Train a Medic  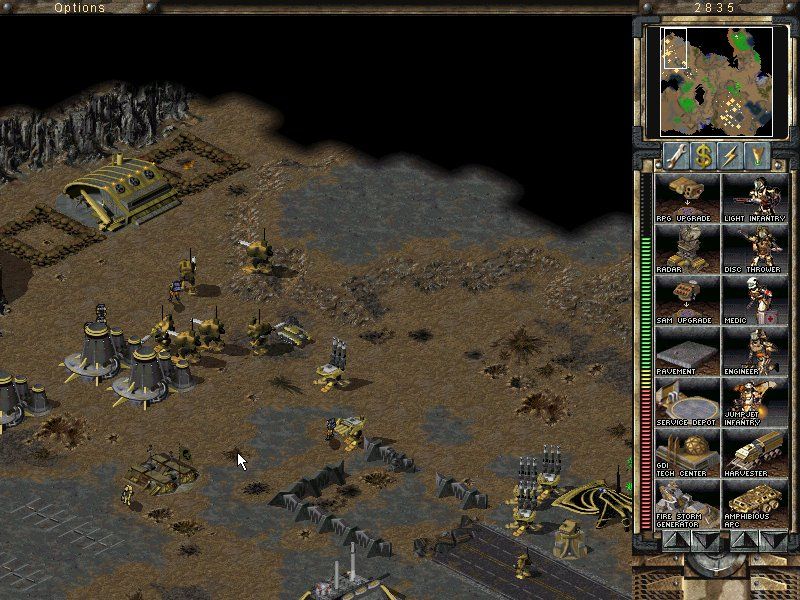pyautogui.click(x=754, y=300)
